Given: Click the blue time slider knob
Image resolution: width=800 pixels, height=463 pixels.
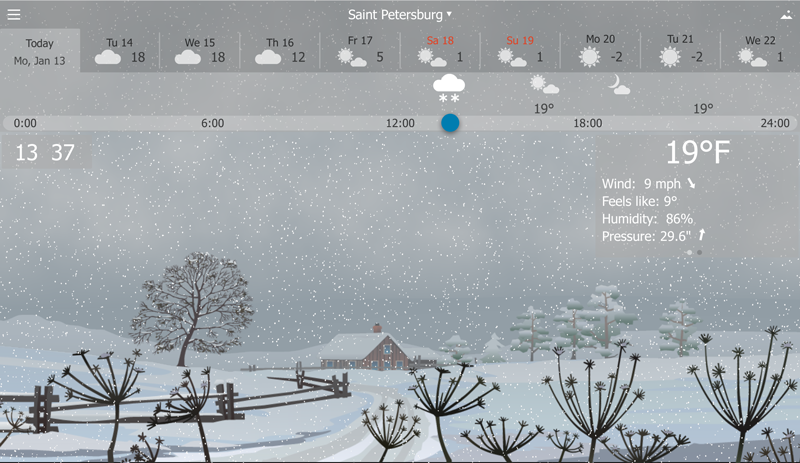Looking at the screenshot, I should coord(450,123).
